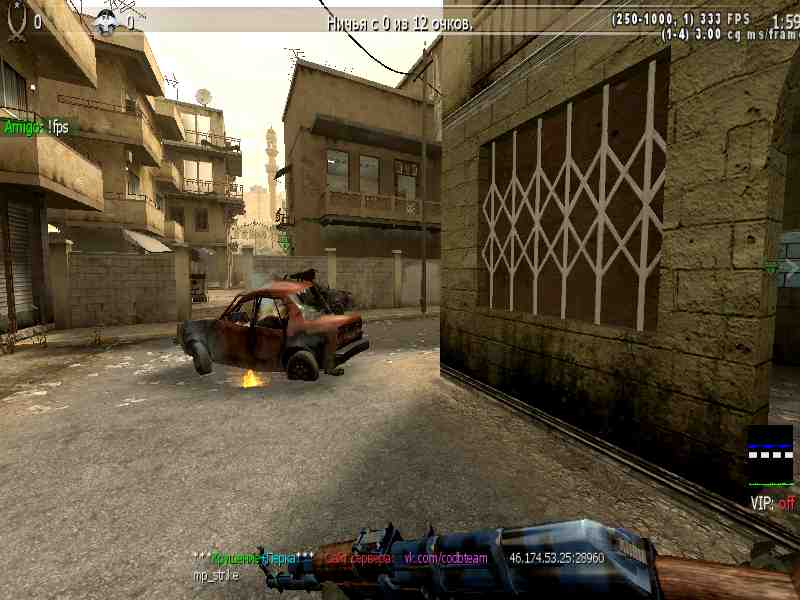
Task: Click the black graph panel above VIP
Action: tap(770, 456)
